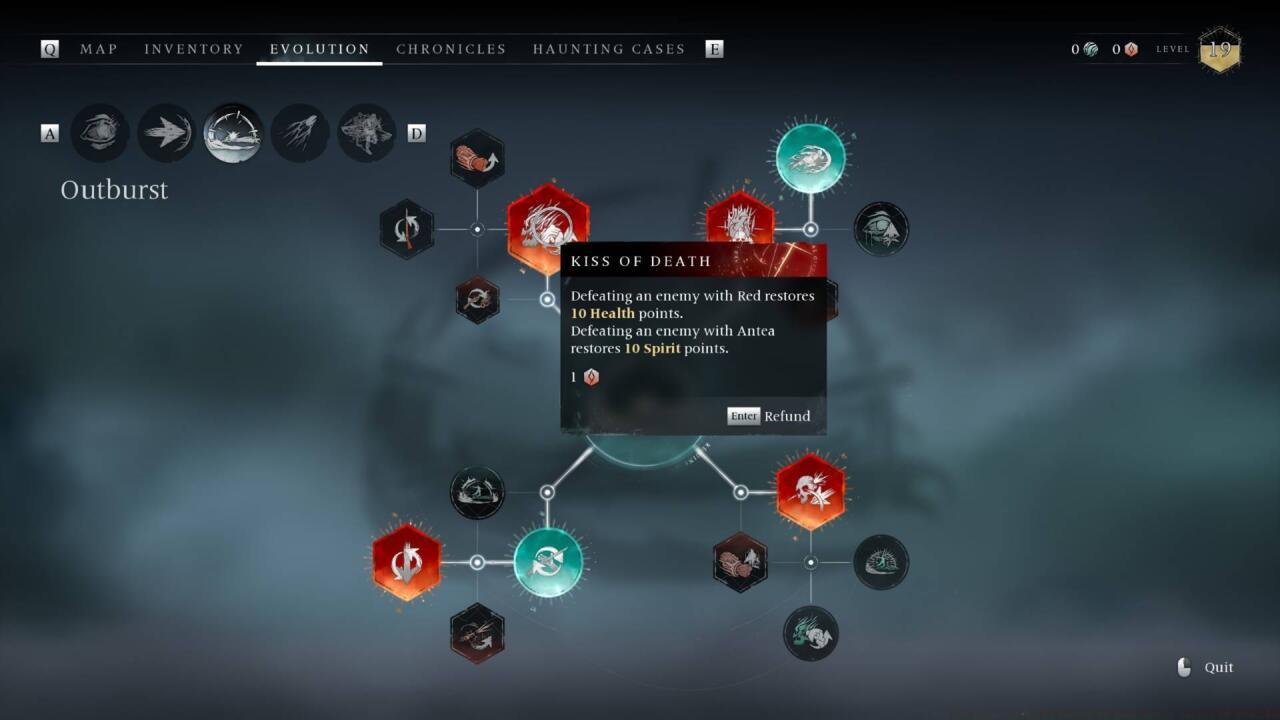Select the dark hooded-eye circle skill

pos(881,229)
